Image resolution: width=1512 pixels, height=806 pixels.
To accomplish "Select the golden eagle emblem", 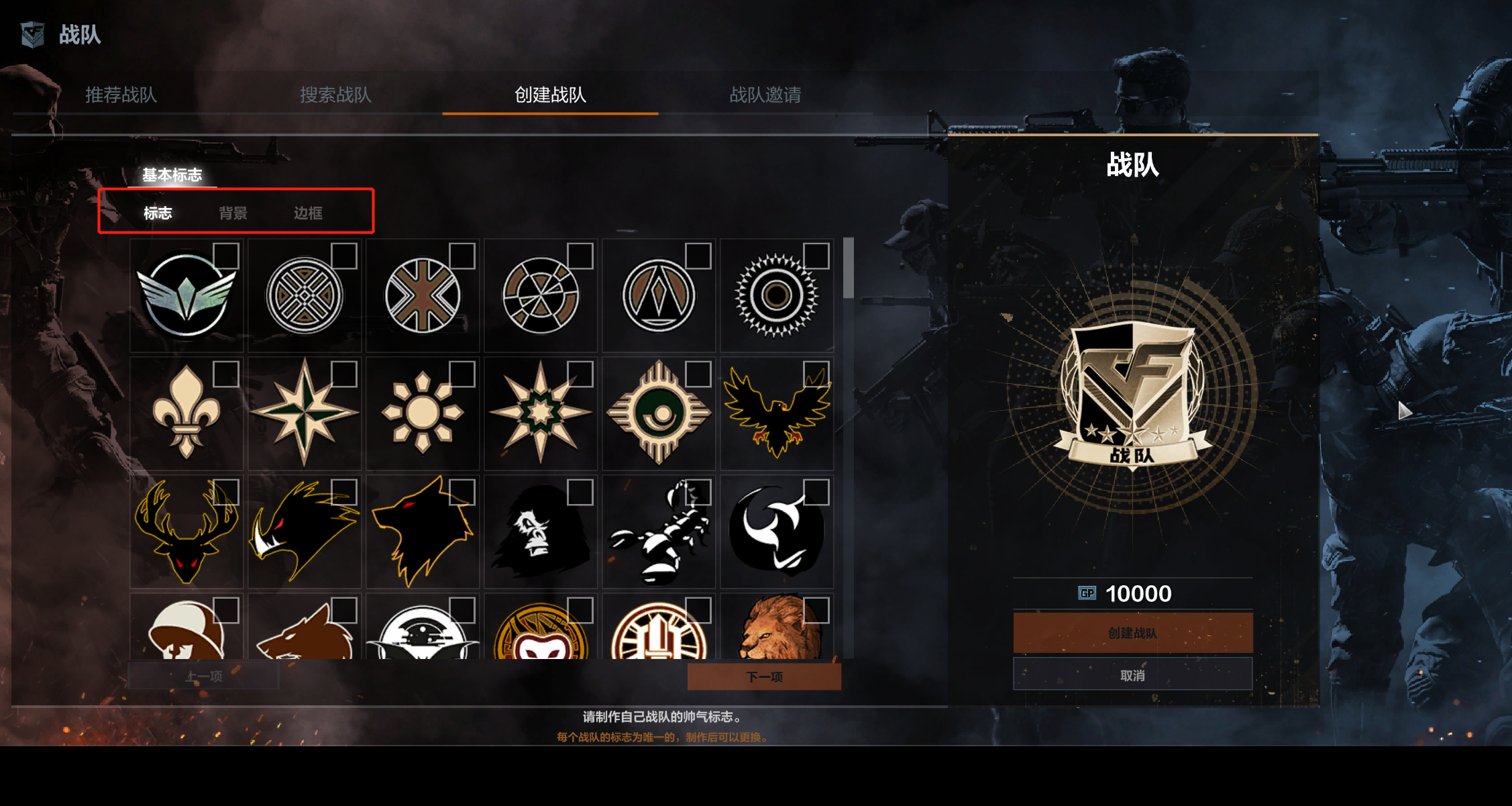I will point(777,413).
